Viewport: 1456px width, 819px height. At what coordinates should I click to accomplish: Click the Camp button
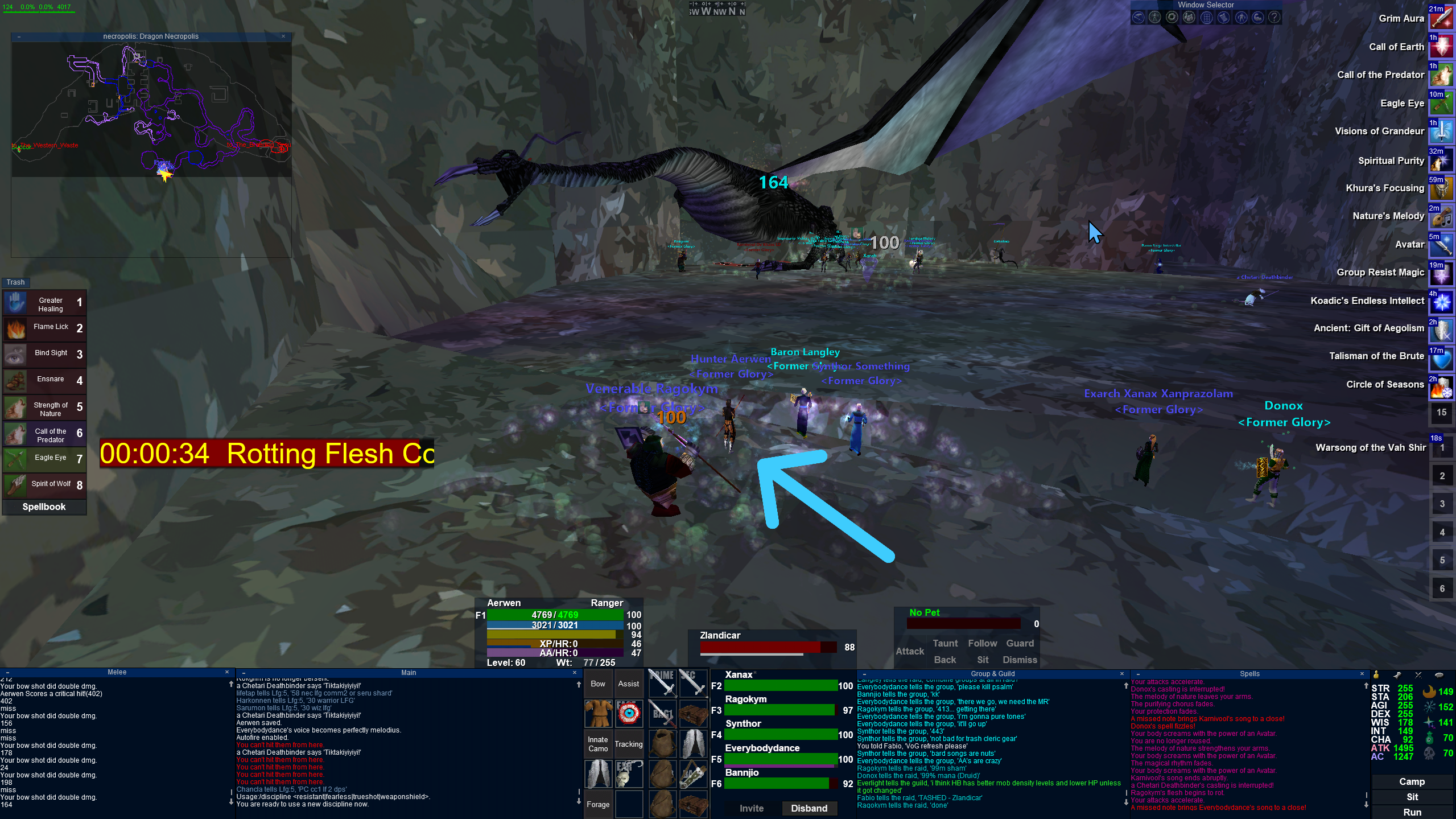[x=1412, y=781]
